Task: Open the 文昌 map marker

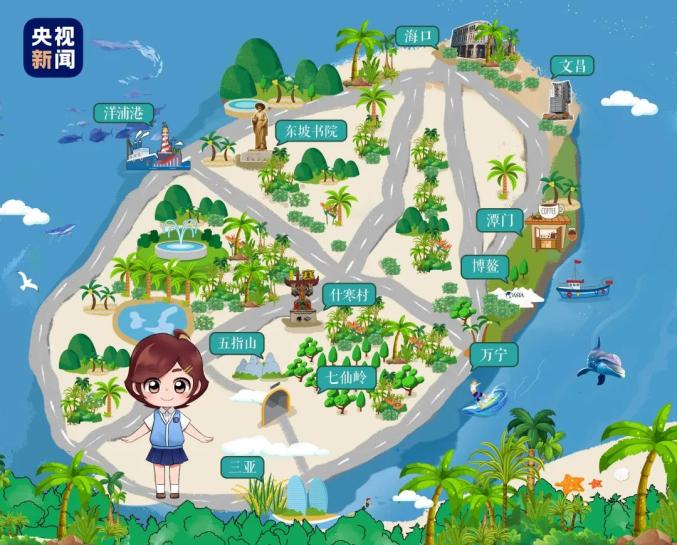Action: [572, 66]
